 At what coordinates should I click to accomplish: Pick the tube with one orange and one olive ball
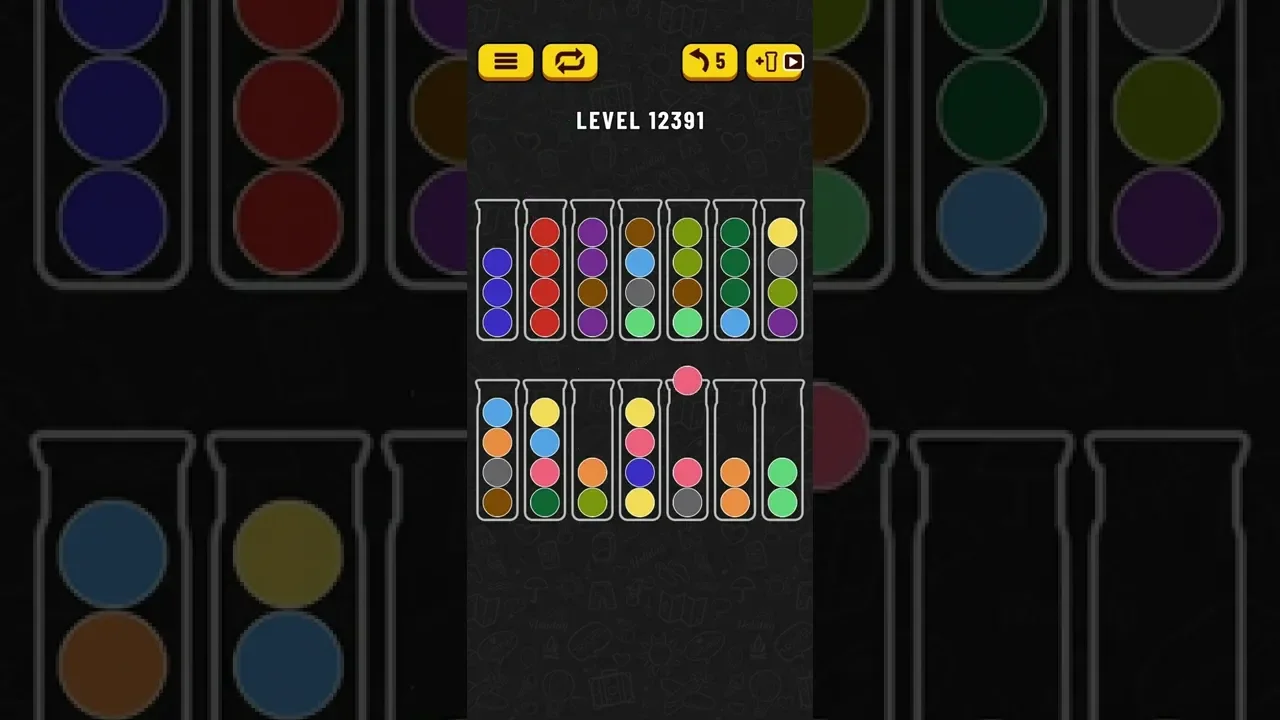click(592, 455)
